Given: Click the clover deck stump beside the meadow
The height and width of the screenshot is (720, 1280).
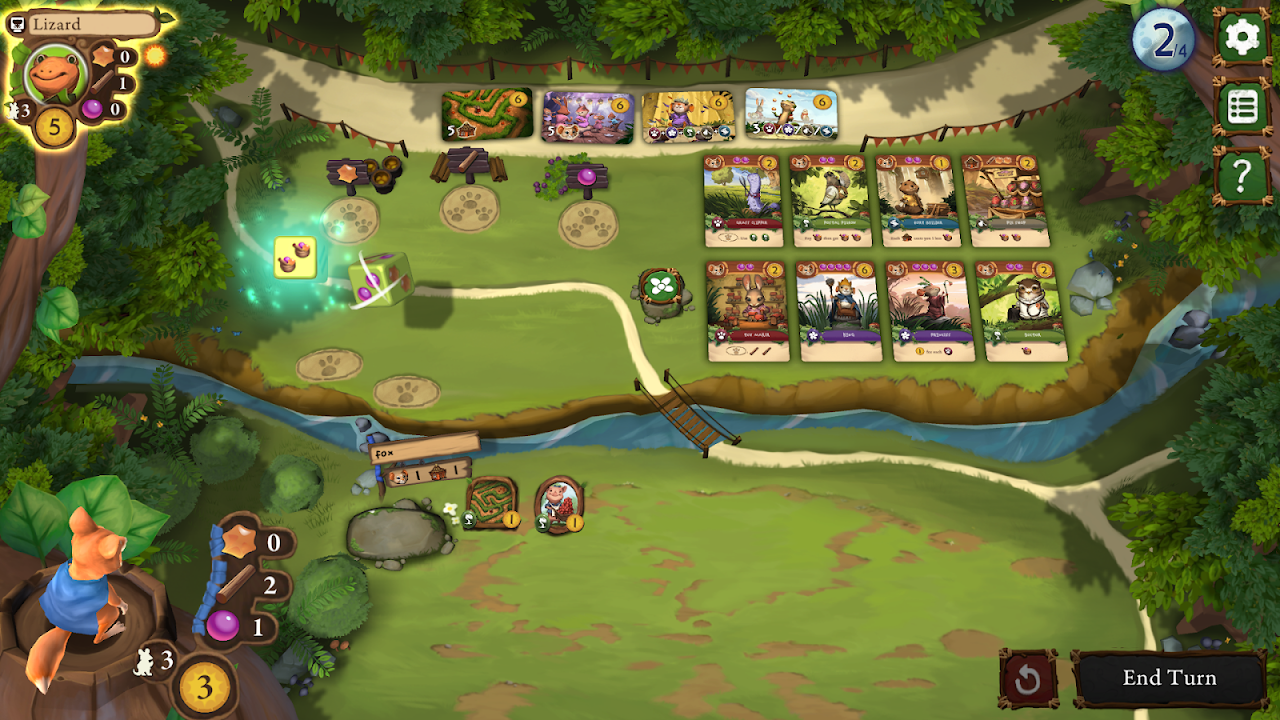Looking at the screenshot, I should (x=660, y=290).
